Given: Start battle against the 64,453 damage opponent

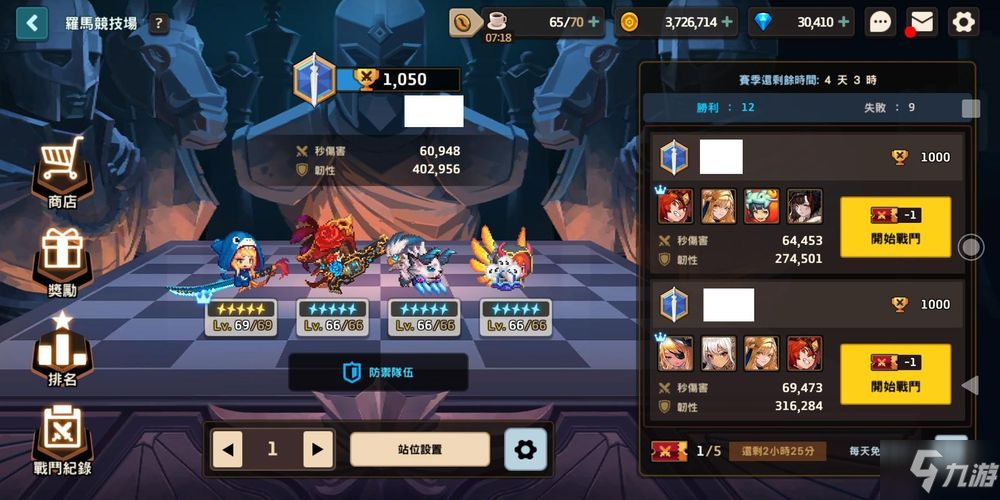Looking at the screenshot, I should click(x=895, y=227).
